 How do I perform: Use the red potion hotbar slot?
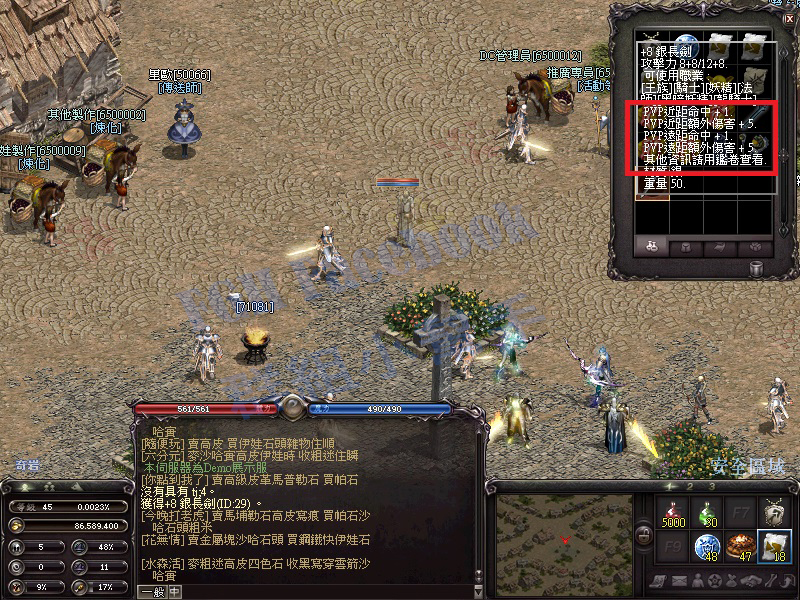point(672,513)
